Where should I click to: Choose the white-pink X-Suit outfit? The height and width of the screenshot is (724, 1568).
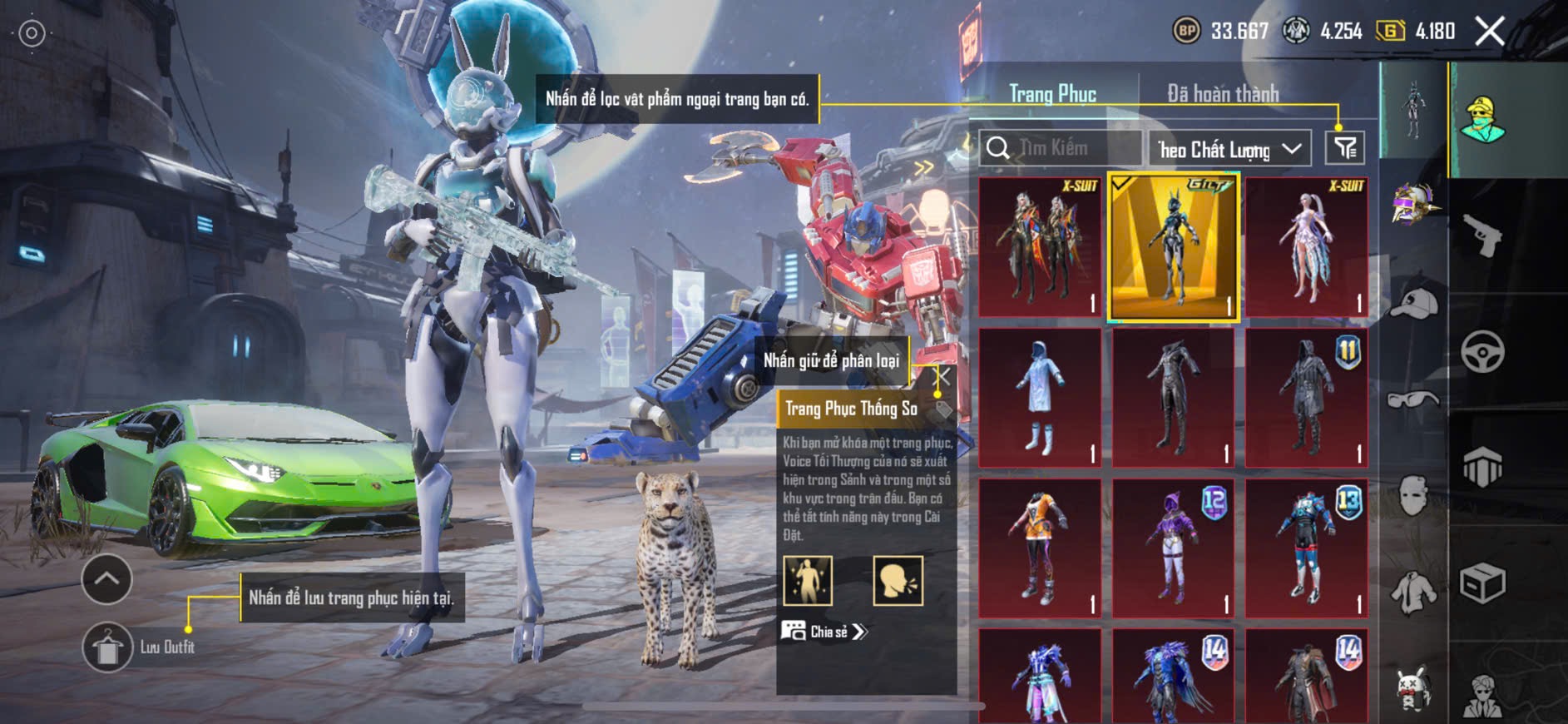(1306, 247)
